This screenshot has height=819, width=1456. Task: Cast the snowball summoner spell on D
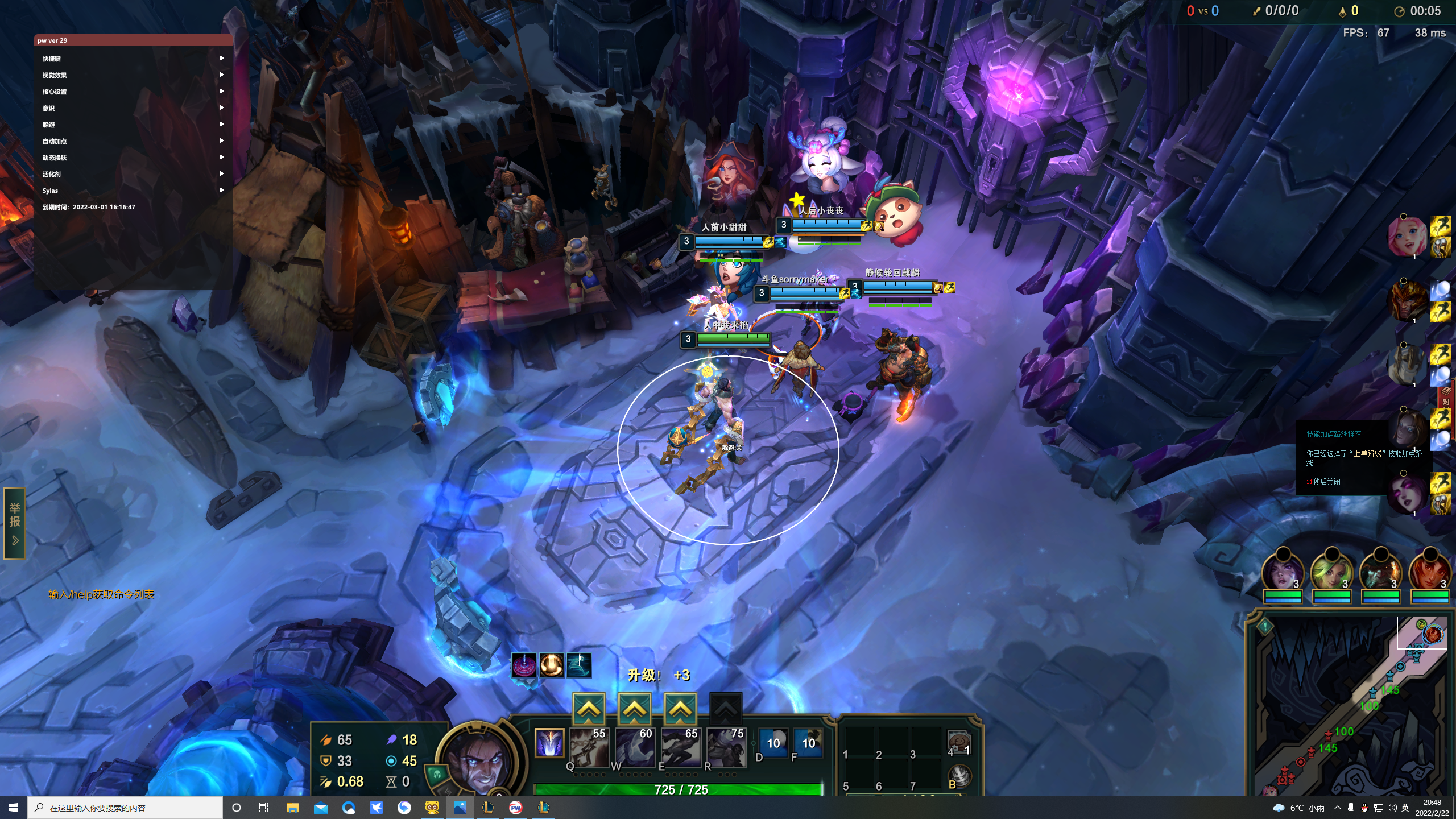(773, 743)
